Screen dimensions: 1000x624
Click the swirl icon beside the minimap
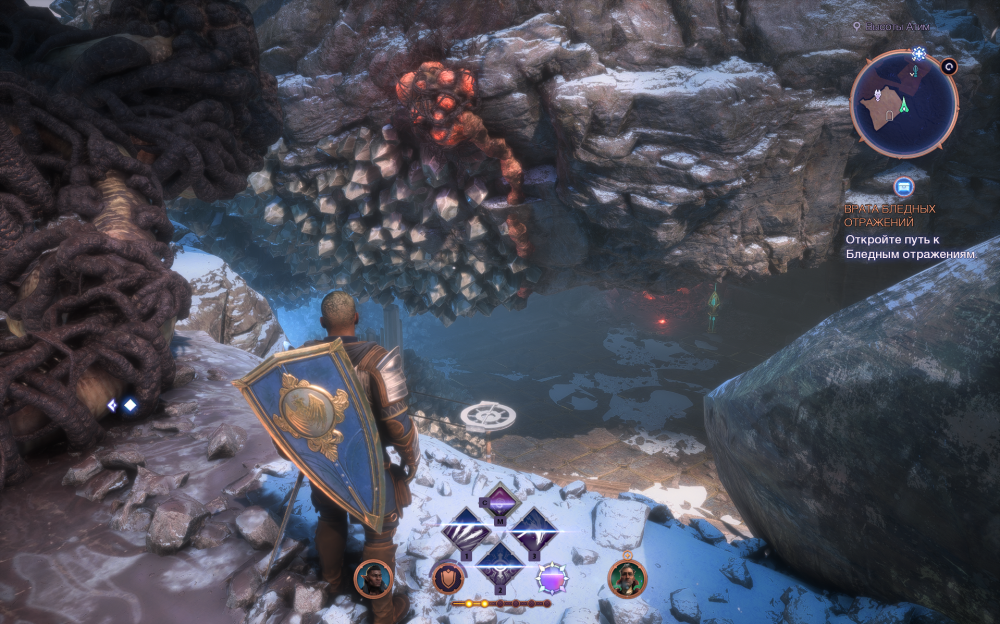tap(949, 67)
